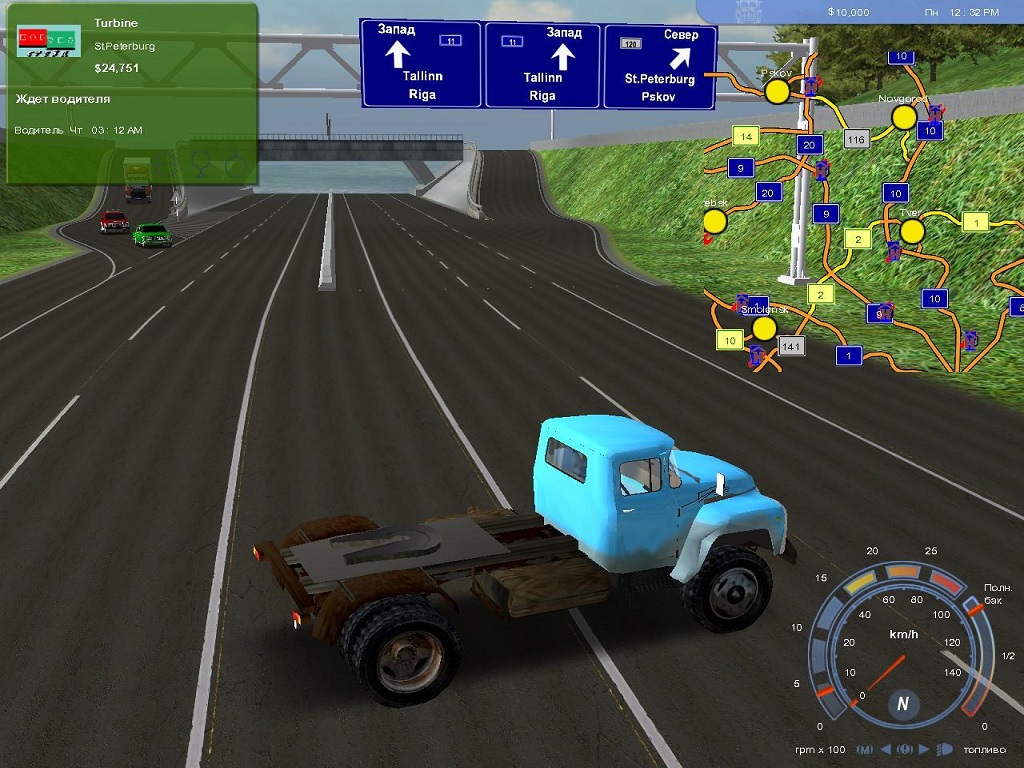
Task: Select the yellow 14 route marker
Action: [745, 135]
